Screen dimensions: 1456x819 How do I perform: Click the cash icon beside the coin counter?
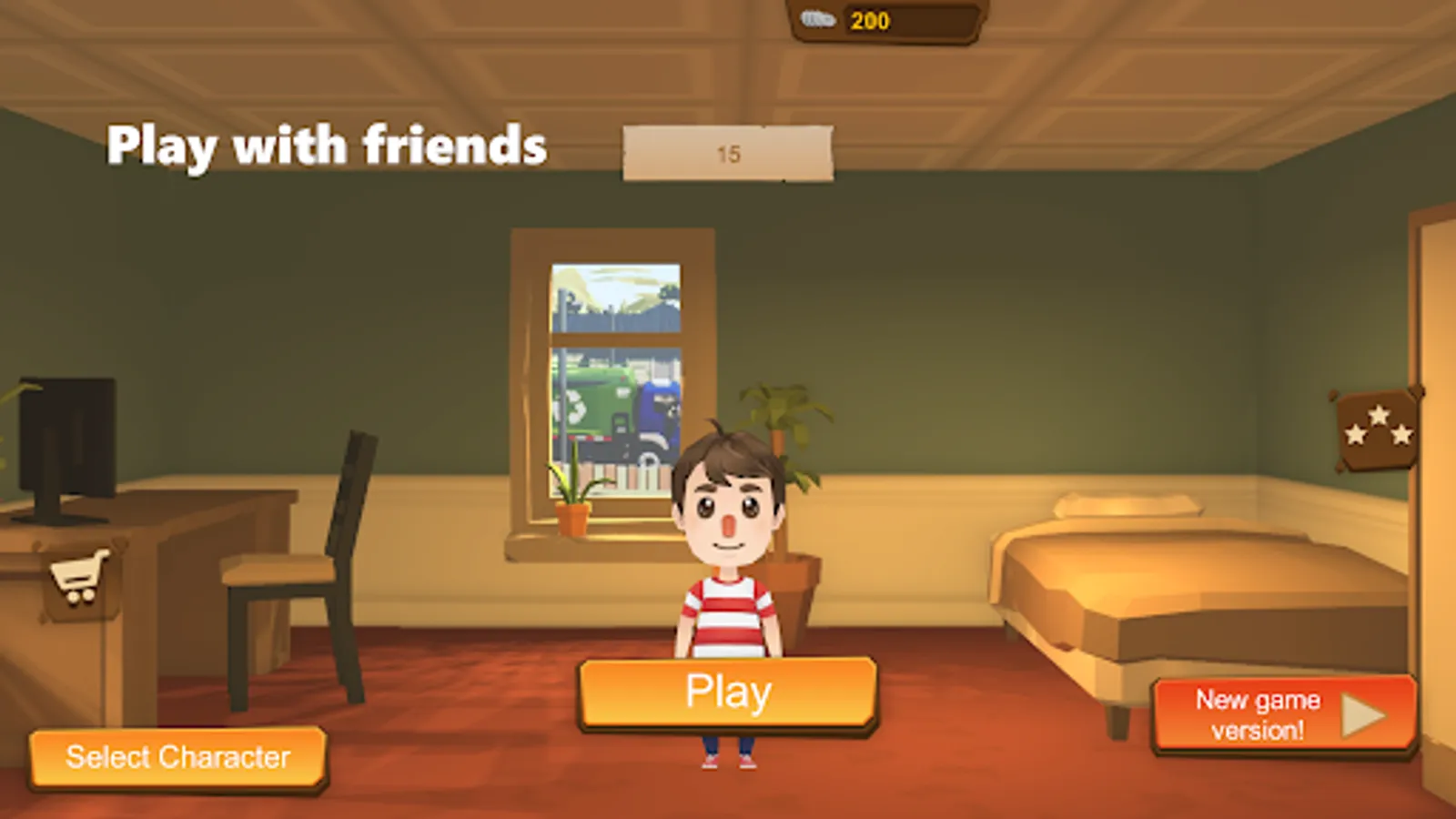point(818,20)
